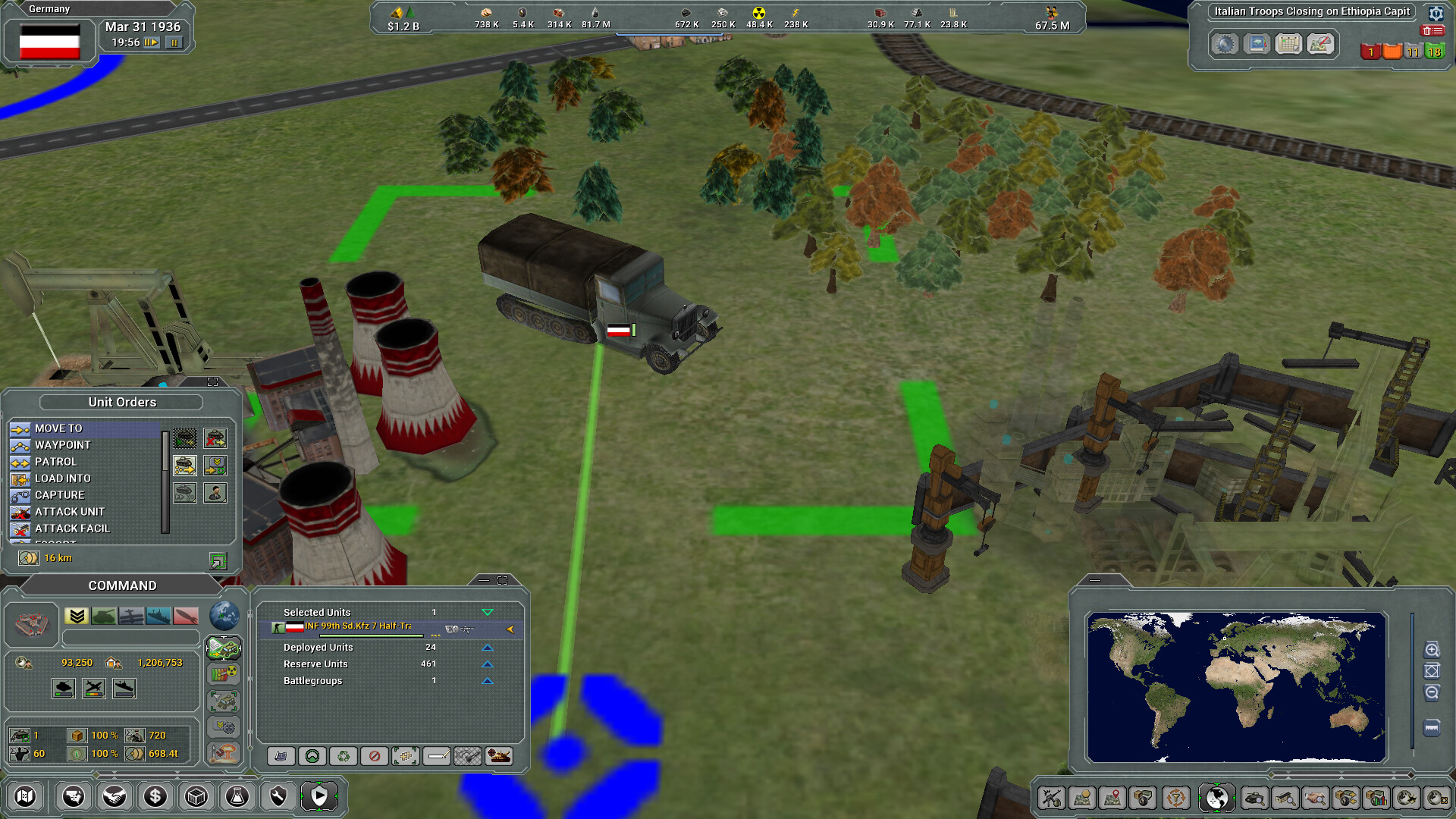
Task: Click the recycle units icon in unit panel
Action: click(343, 756)
